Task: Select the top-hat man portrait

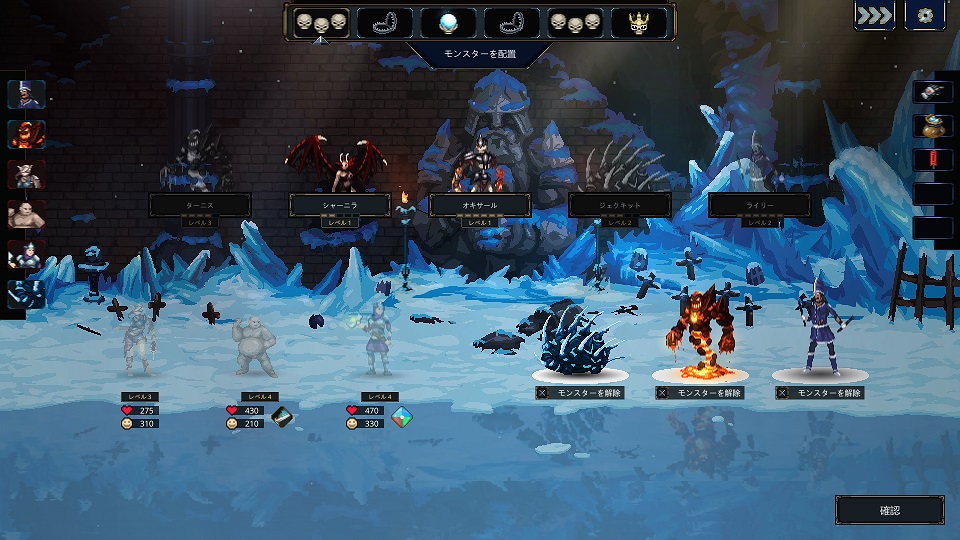Action: pyautogui.click(x=26, y=94)
